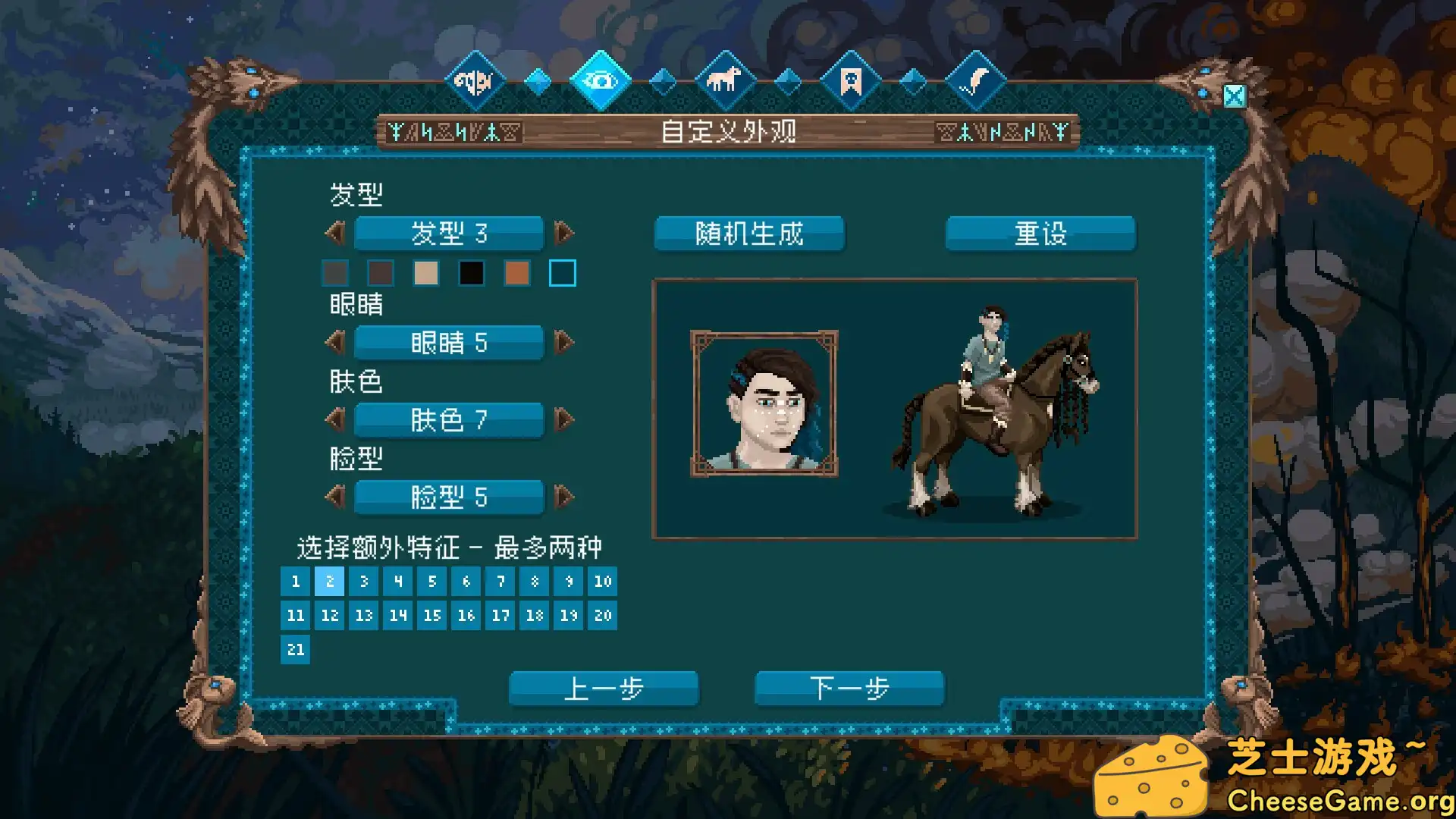The image size is (1456, 819).
Task: Click the left arrow beside 脸型 5
Action: point(336,497)
